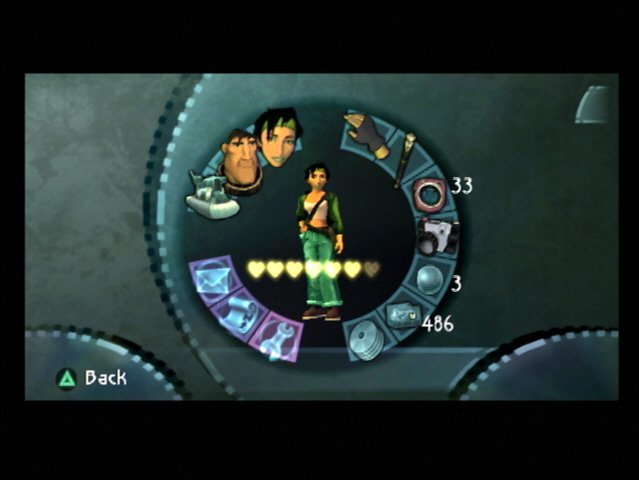Choose the hovercraft icon

213,196
